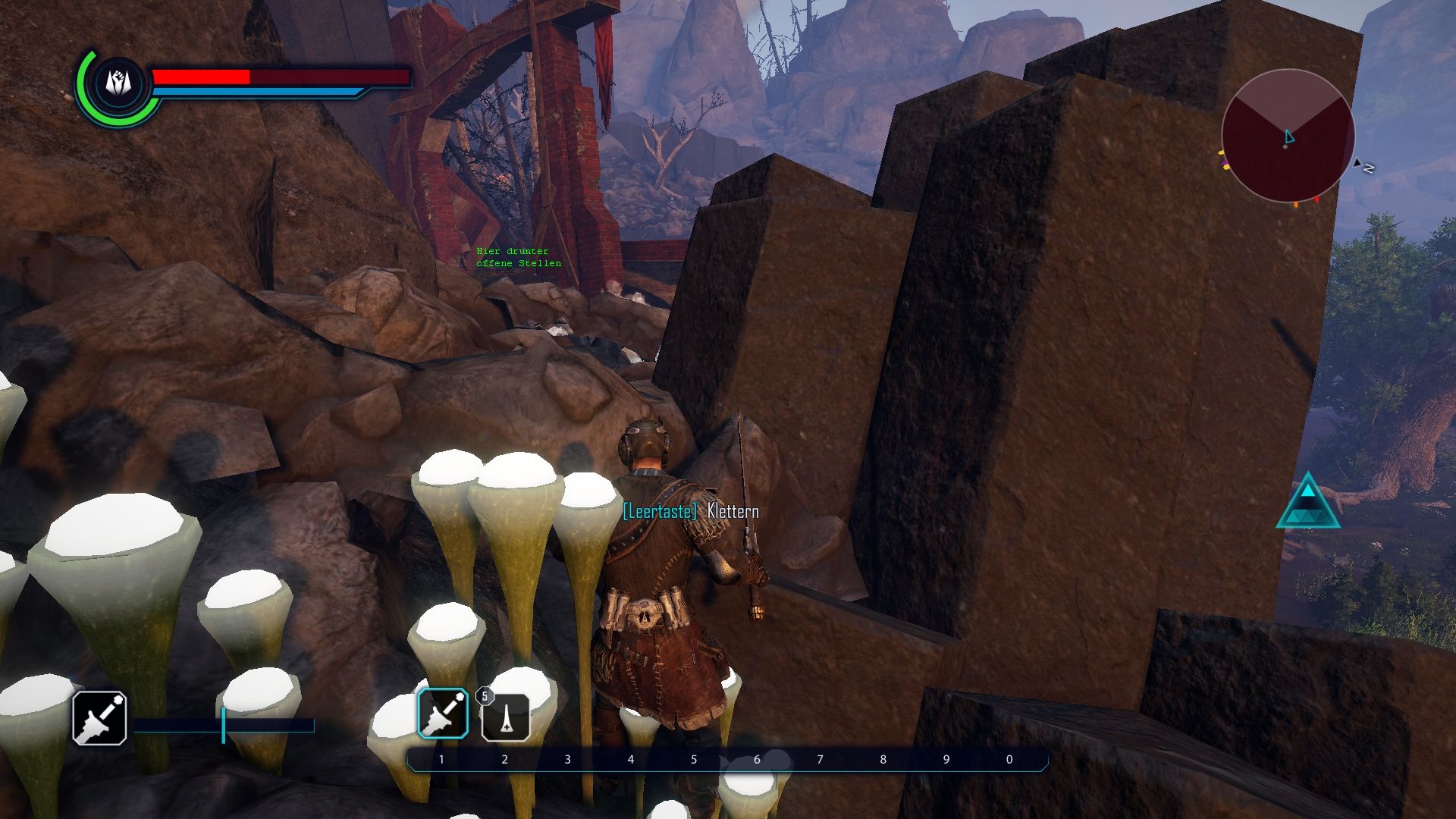Click the cyan triangle indicator icon
Screen dimensions: 1456x819
click(x=1307, y=503)
